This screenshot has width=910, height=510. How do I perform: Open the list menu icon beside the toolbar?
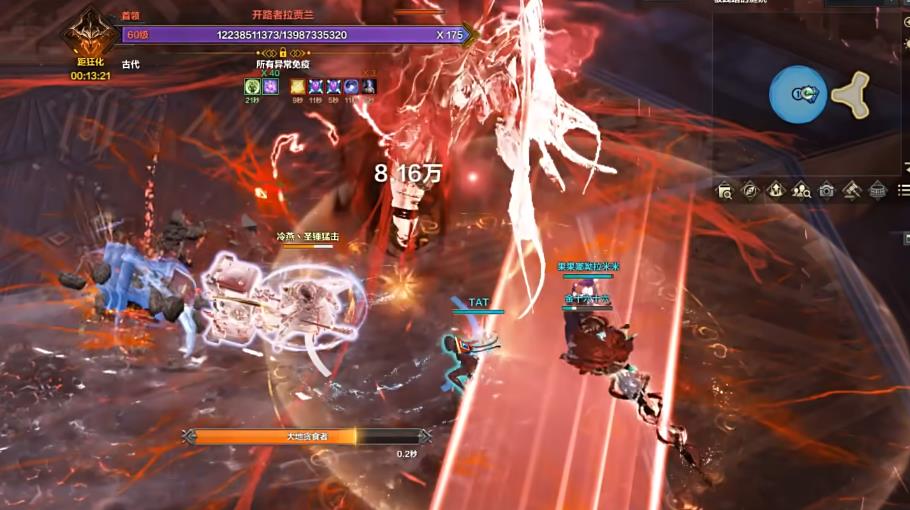pyautogui.click(x=903, y=190)
